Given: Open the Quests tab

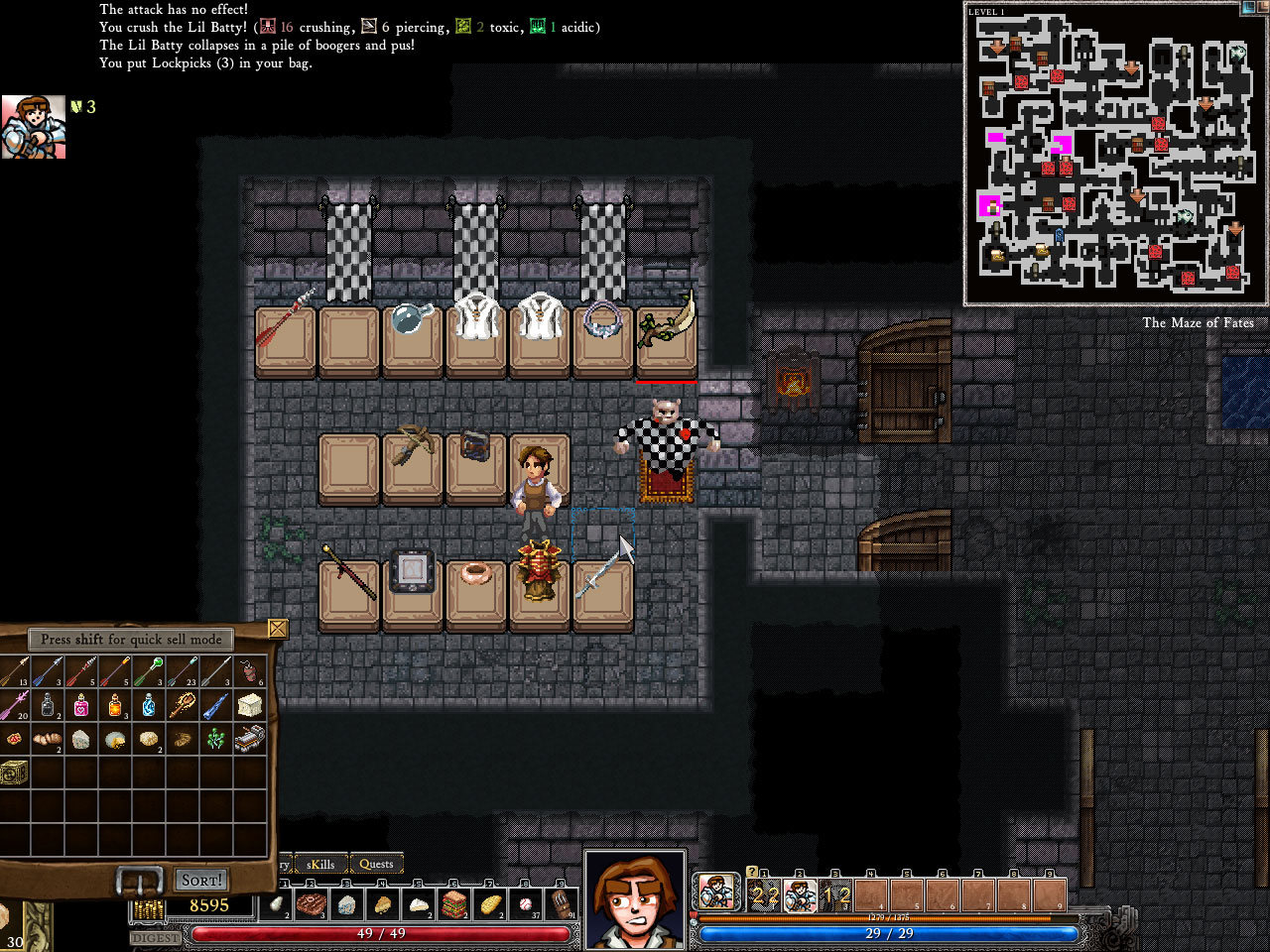Looking at the screenshot, I should 376,864.
